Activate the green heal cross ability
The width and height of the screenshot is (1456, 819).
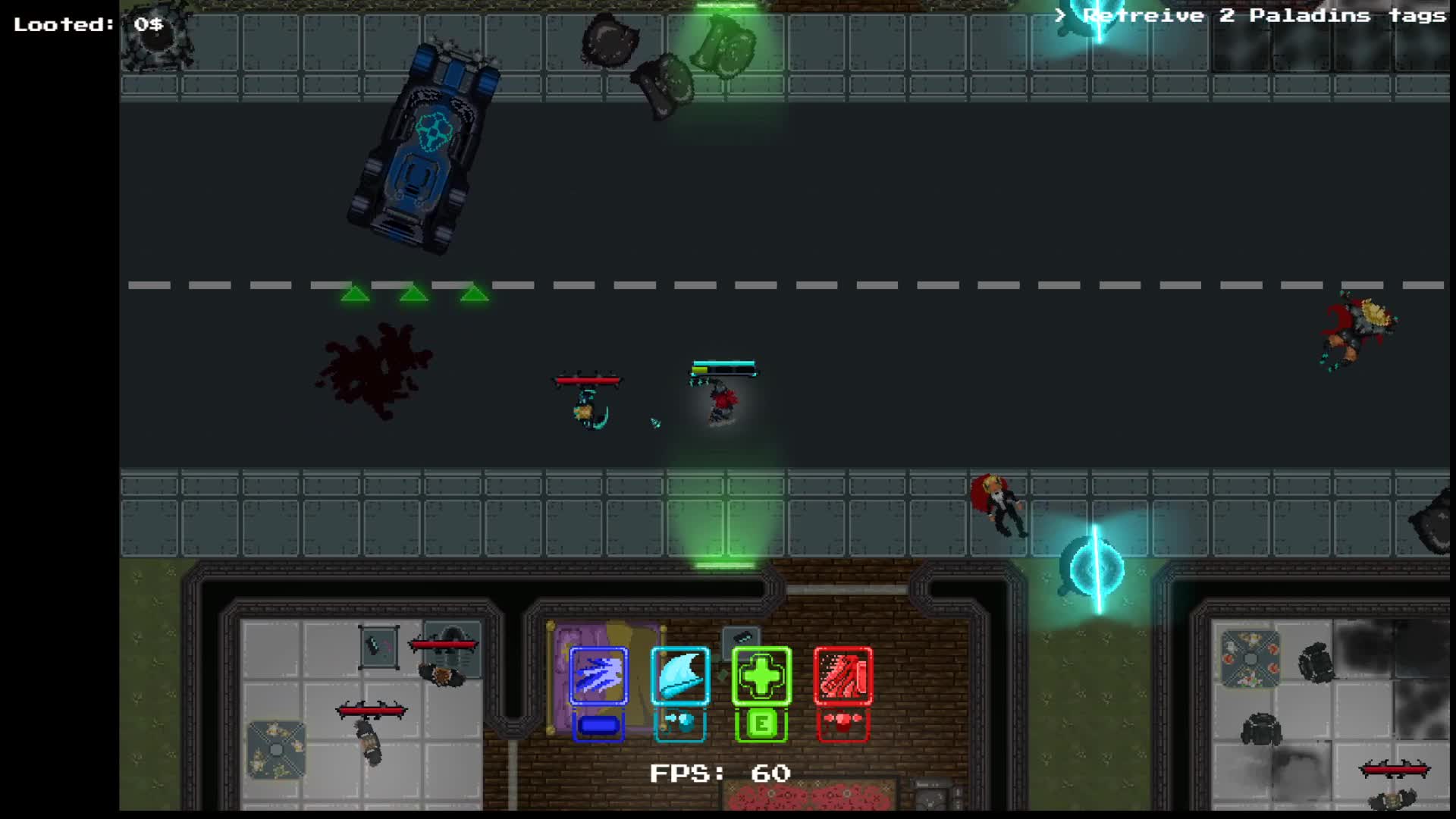tap(761, 677)
